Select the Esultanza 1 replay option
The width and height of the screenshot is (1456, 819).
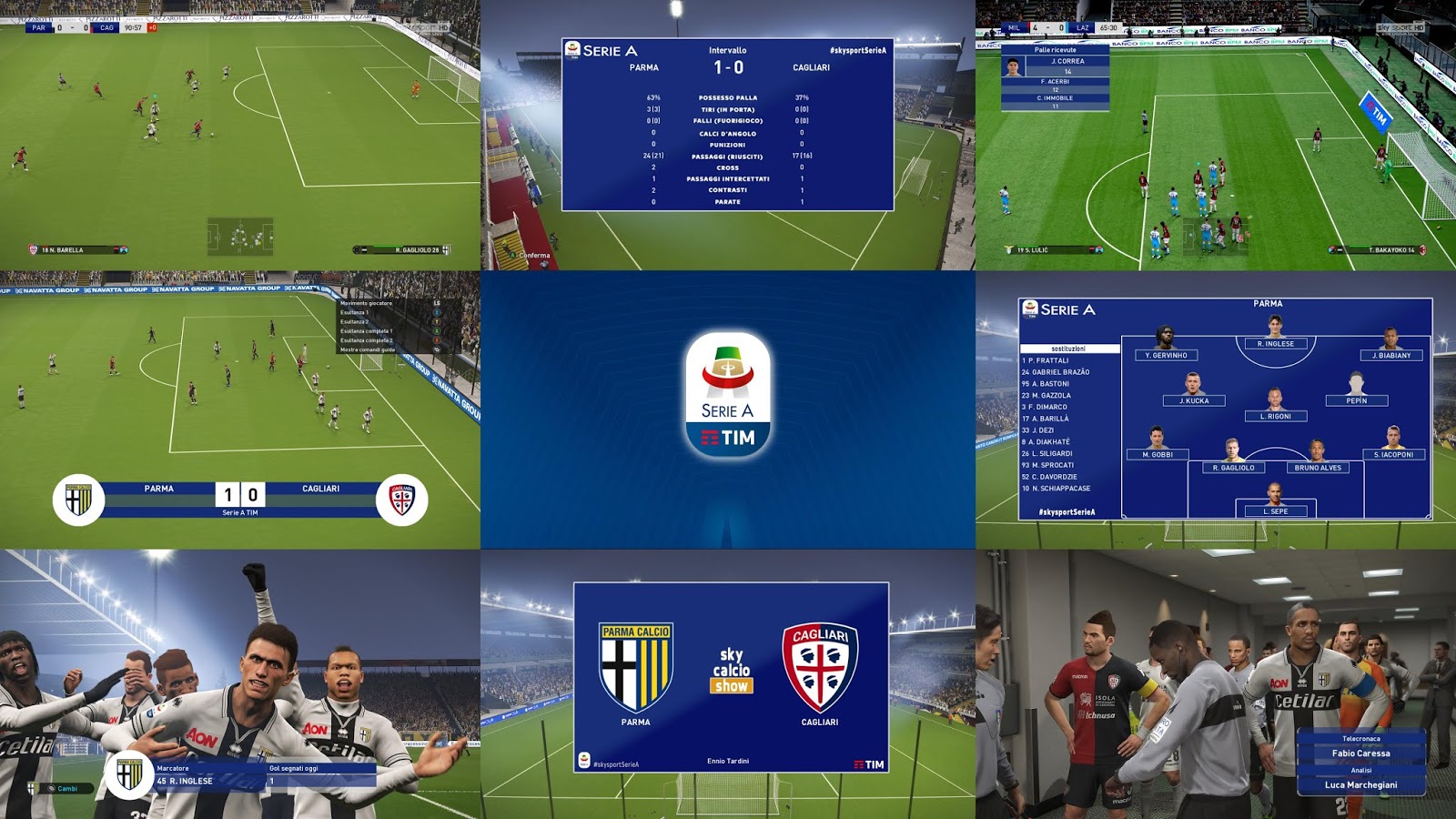point(355,312)
